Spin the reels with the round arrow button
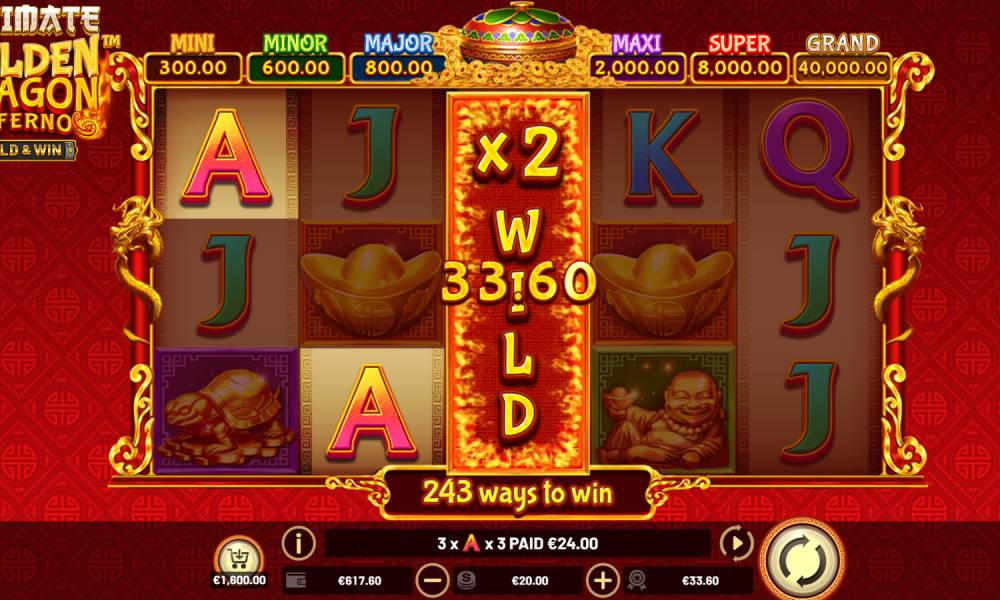This screenshot has width=1000, height=600. (801, 559)
